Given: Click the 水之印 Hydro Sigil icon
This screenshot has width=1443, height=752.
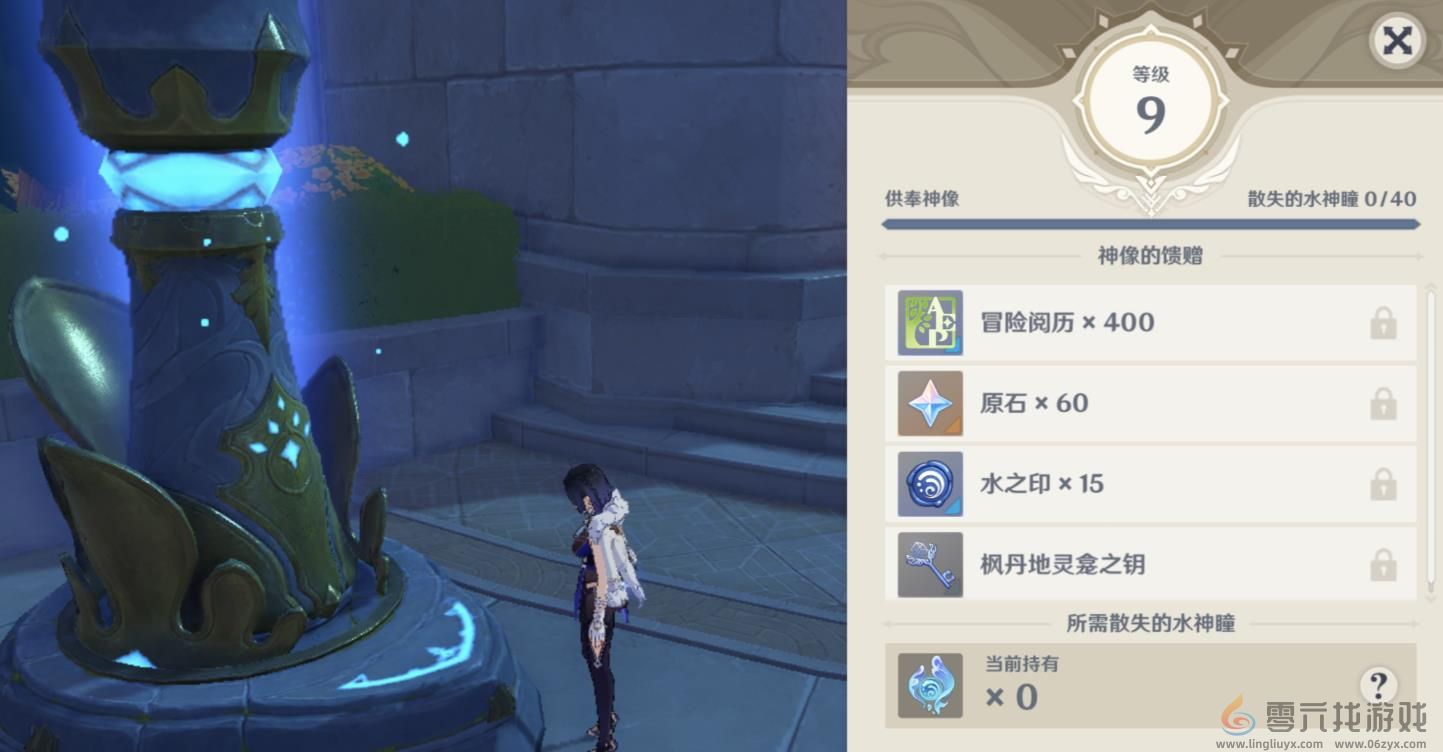Looking at the screenshot, I should point(929,483).
